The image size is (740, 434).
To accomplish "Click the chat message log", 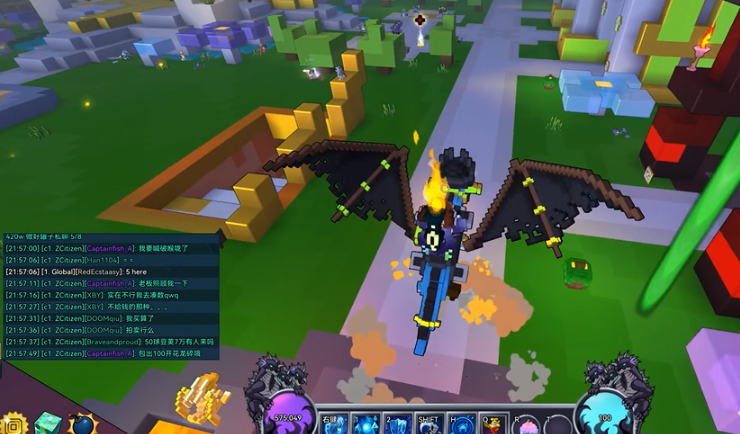I will [110, 300].
